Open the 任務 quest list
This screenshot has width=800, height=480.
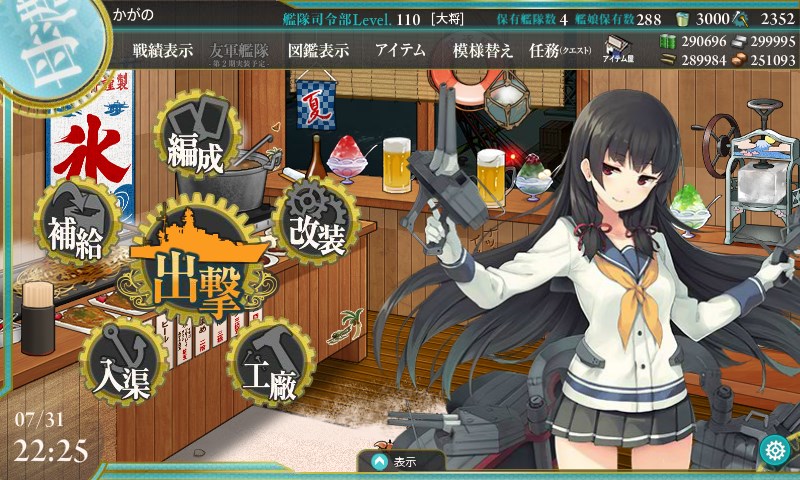pos(558,50)
